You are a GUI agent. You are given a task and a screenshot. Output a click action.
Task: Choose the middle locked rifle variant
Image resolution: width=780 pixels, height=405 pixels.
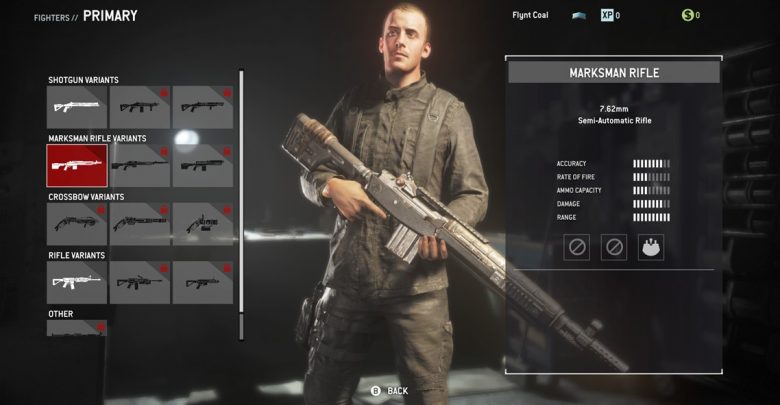140,283
